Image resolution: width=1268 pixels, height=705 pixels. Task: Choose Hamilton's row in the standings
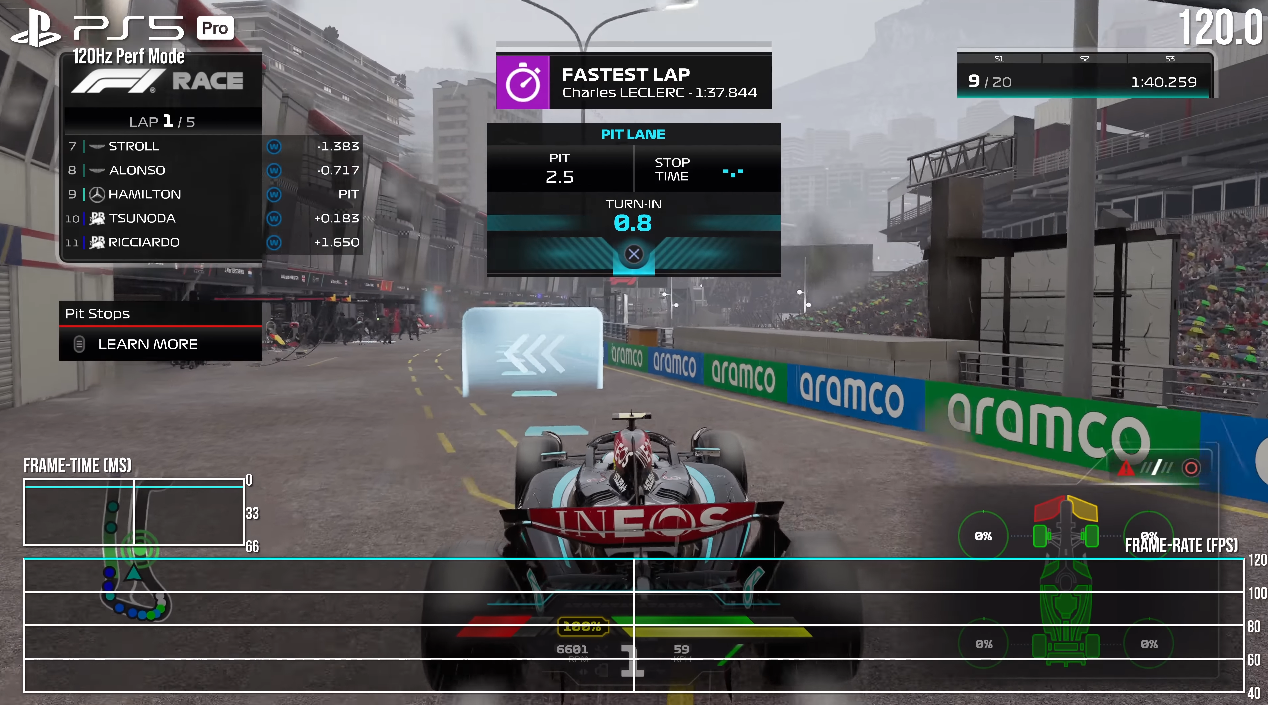pyautogui.click(x=212, y=194)
